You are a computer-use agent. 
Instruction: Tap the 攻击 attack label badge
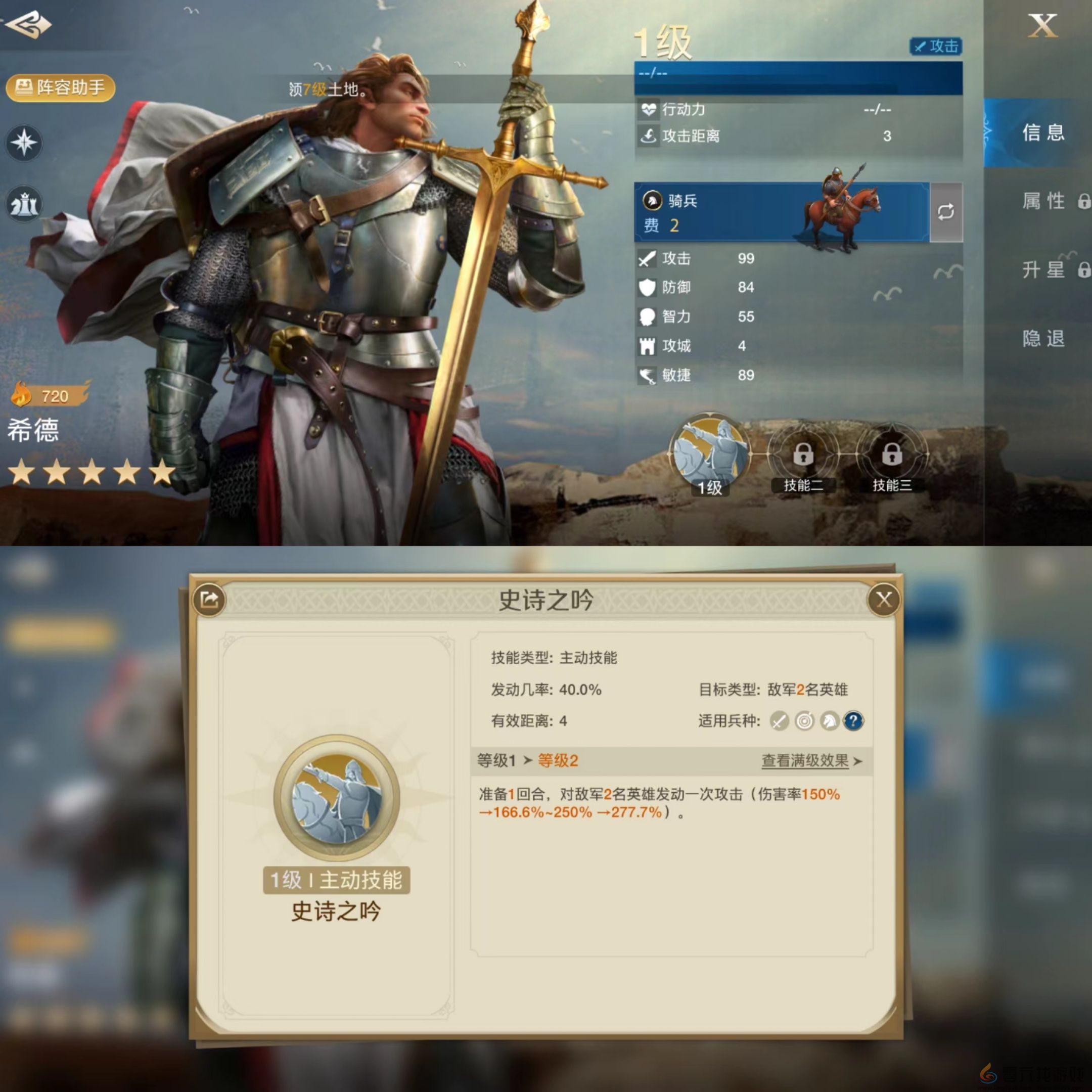point(938,48)
